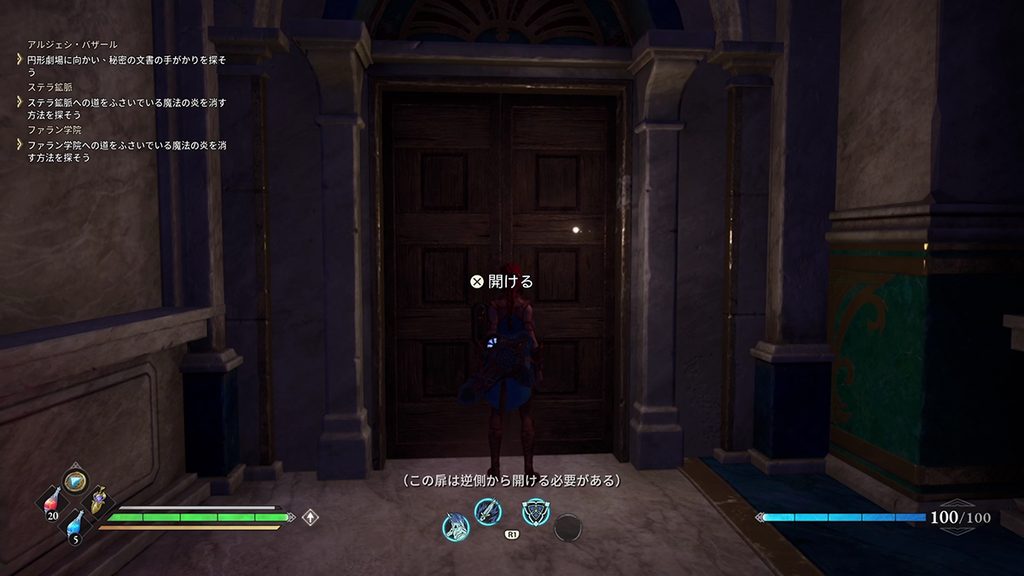Activate the shield ability icon
Viewport: 1024px width, 576px height.
tap(535, 512)
